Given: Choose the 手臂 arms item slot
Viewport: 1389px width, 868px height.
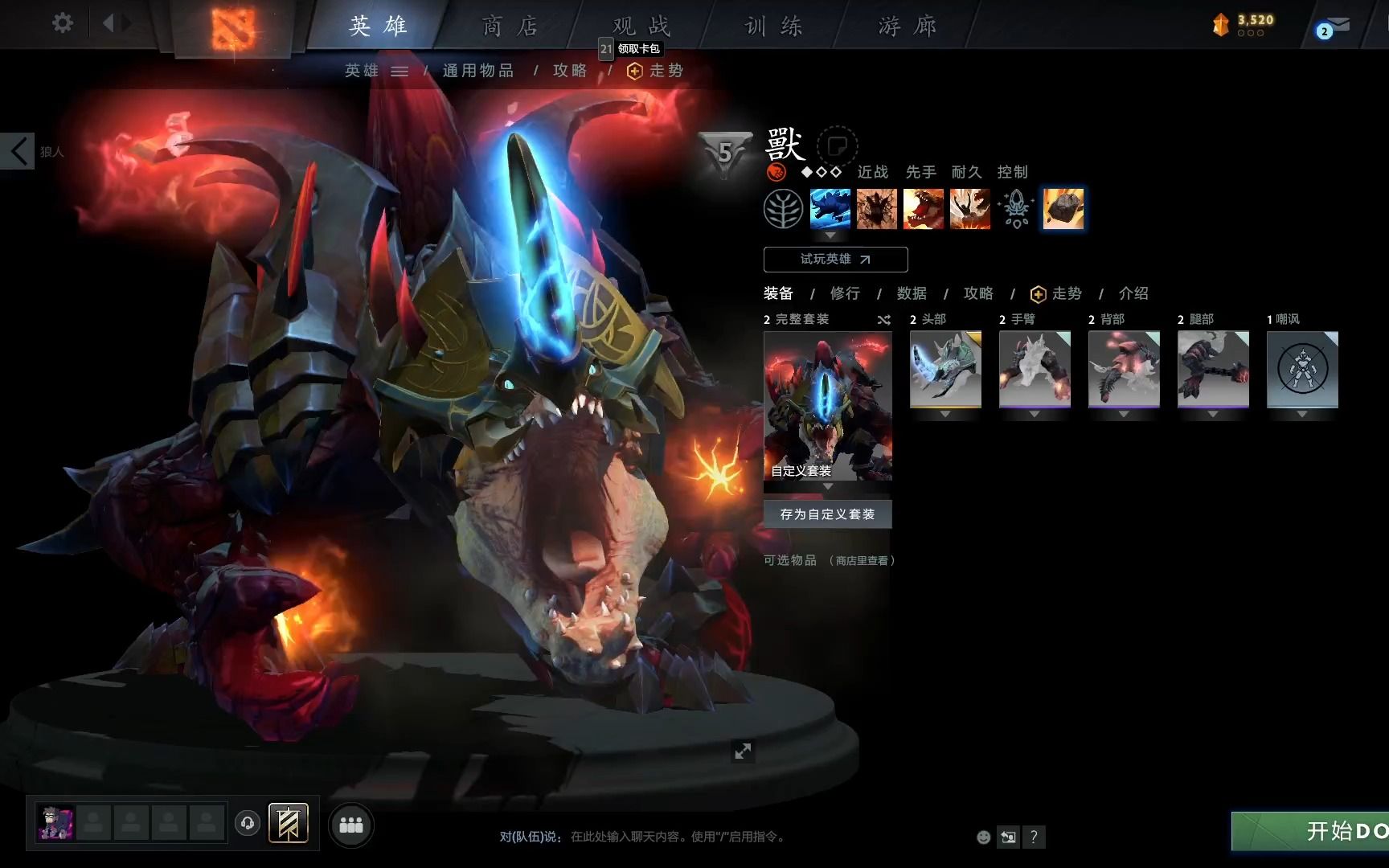Looking at the screenshot, I should (x=1035, y=369).
